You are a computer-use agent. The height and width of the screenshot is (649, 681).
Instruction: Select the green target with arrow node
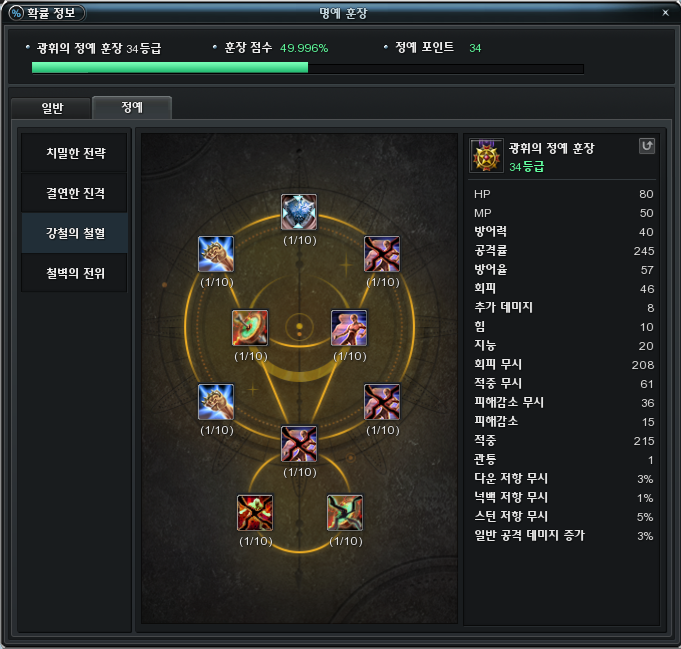250,327
